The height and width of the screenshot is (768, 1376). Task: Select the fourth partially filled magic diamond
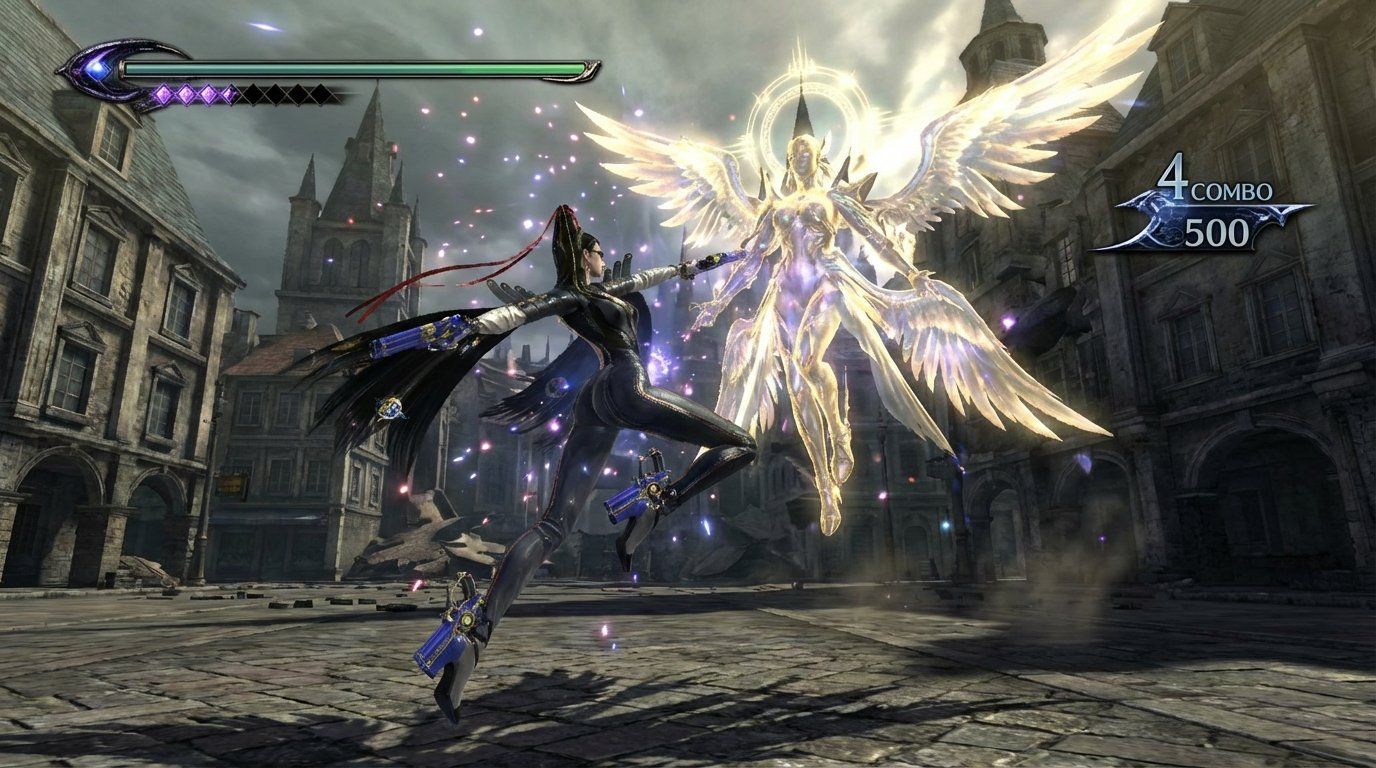click(x=231, y=93)
